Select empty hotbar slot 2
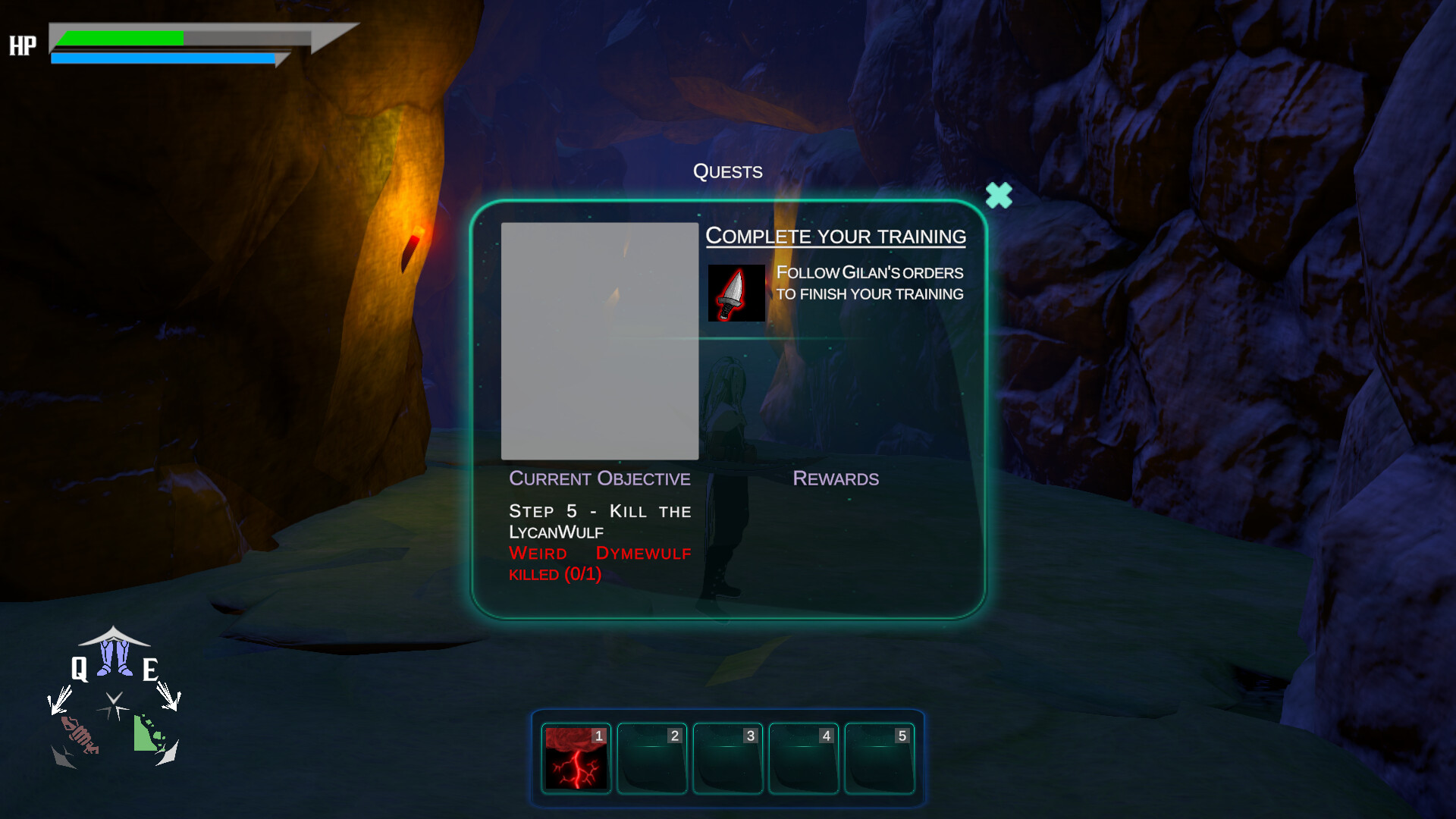Viewport: 1456px width, 819px height. tap(651, 758)
